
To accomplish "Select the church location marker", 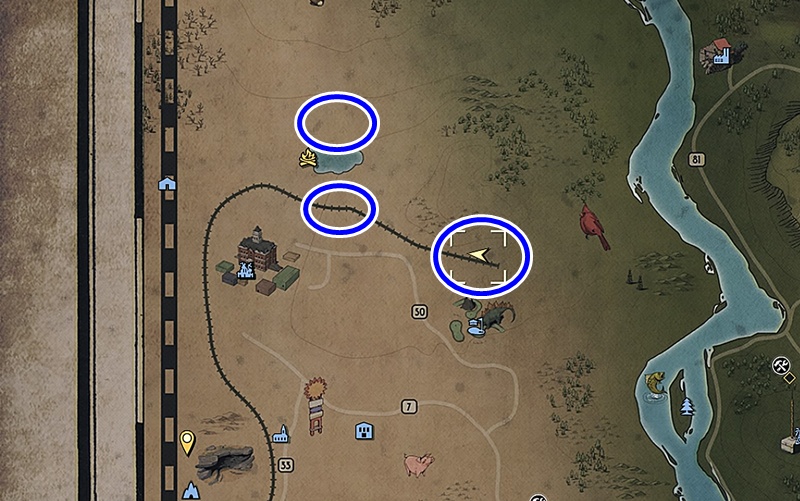I will 281,435.
